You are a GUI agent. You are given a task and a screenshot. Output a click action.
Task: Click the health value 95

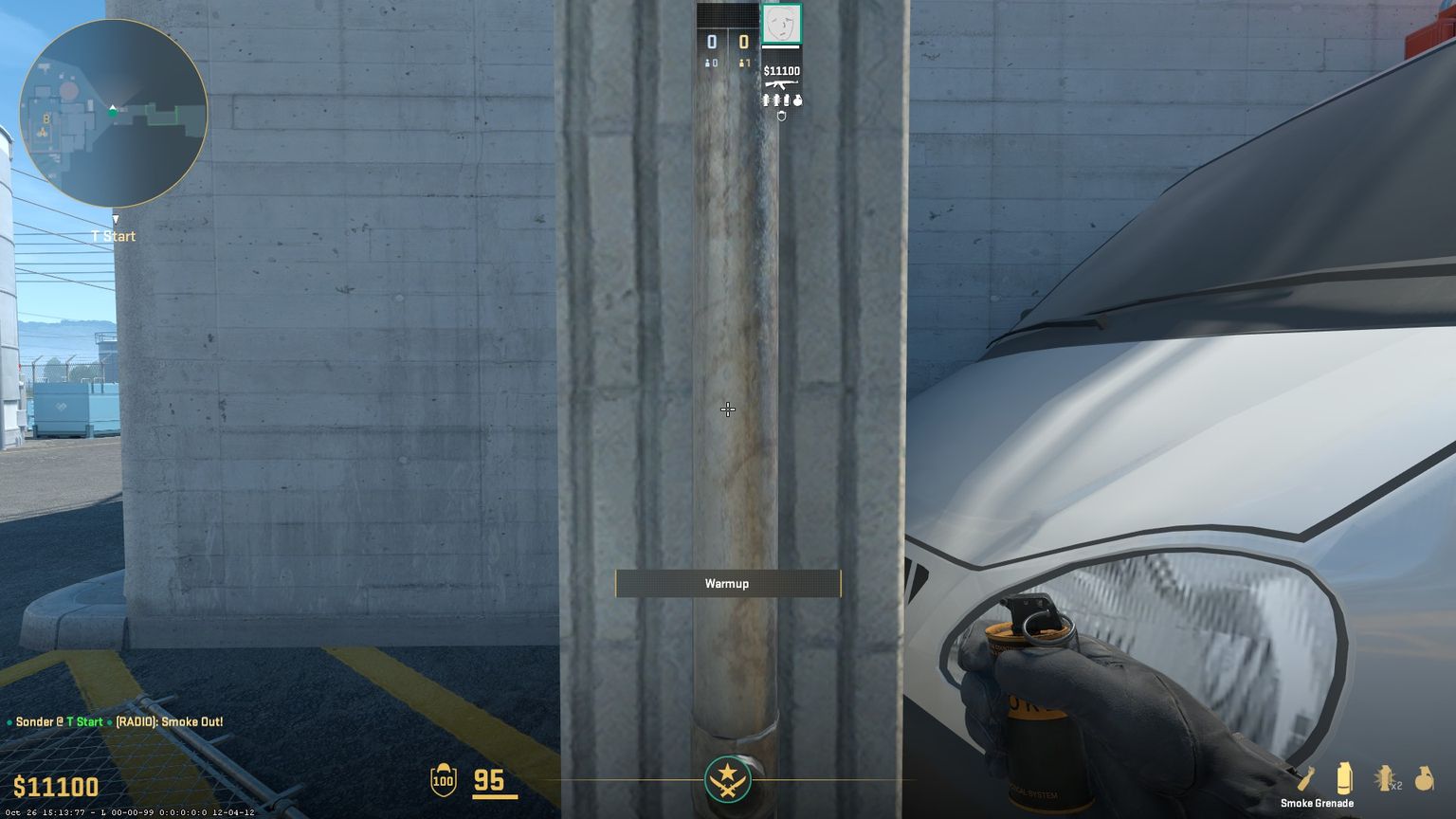(491, 779)
